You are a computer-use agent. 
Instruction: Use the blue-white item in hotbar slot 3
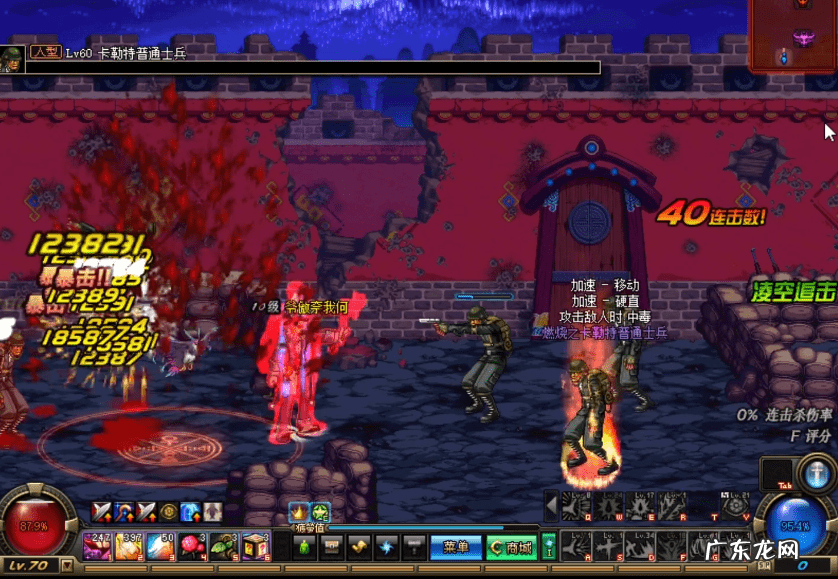(x=161, y=547)
